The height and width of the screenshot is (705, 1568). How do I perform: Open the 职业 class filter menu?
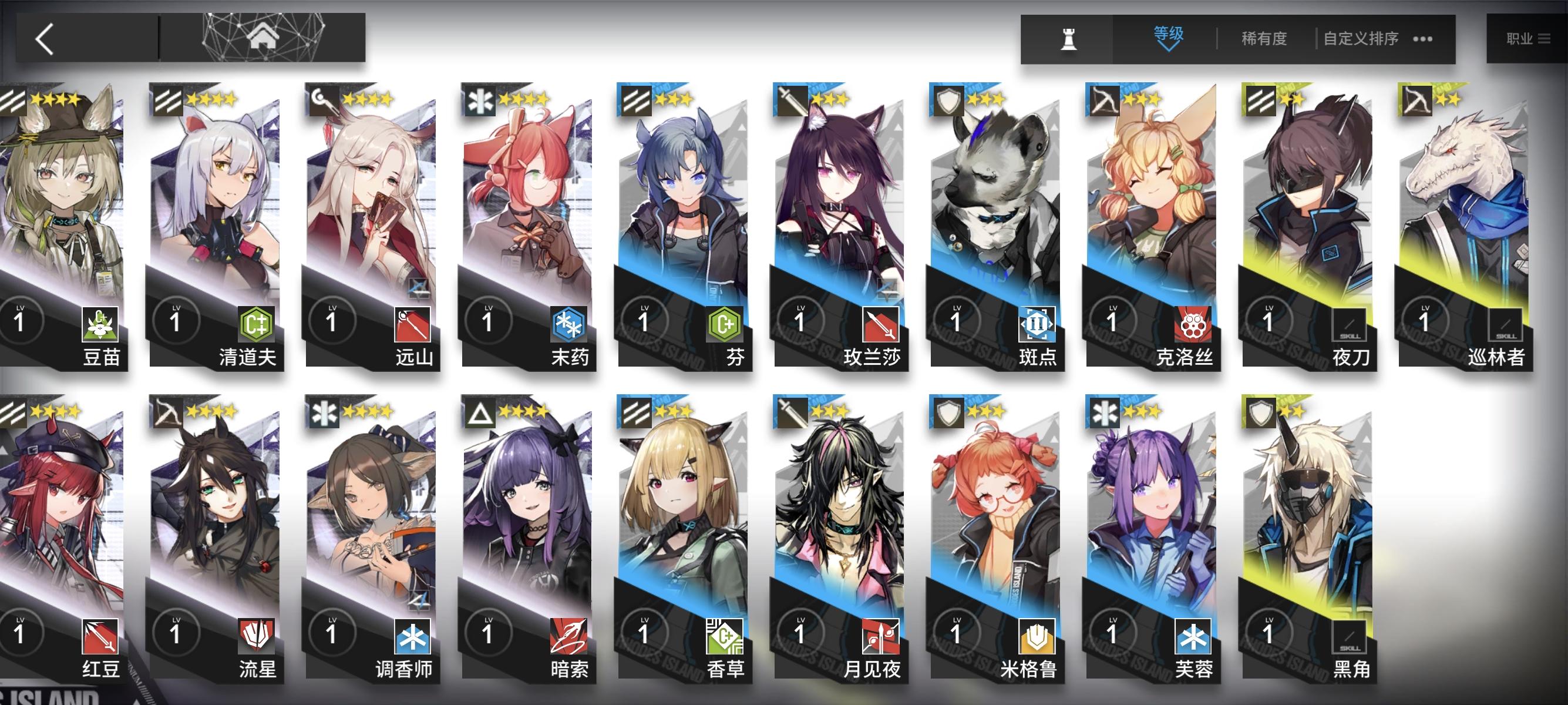pyautogui.click(x=1528, y=38)
